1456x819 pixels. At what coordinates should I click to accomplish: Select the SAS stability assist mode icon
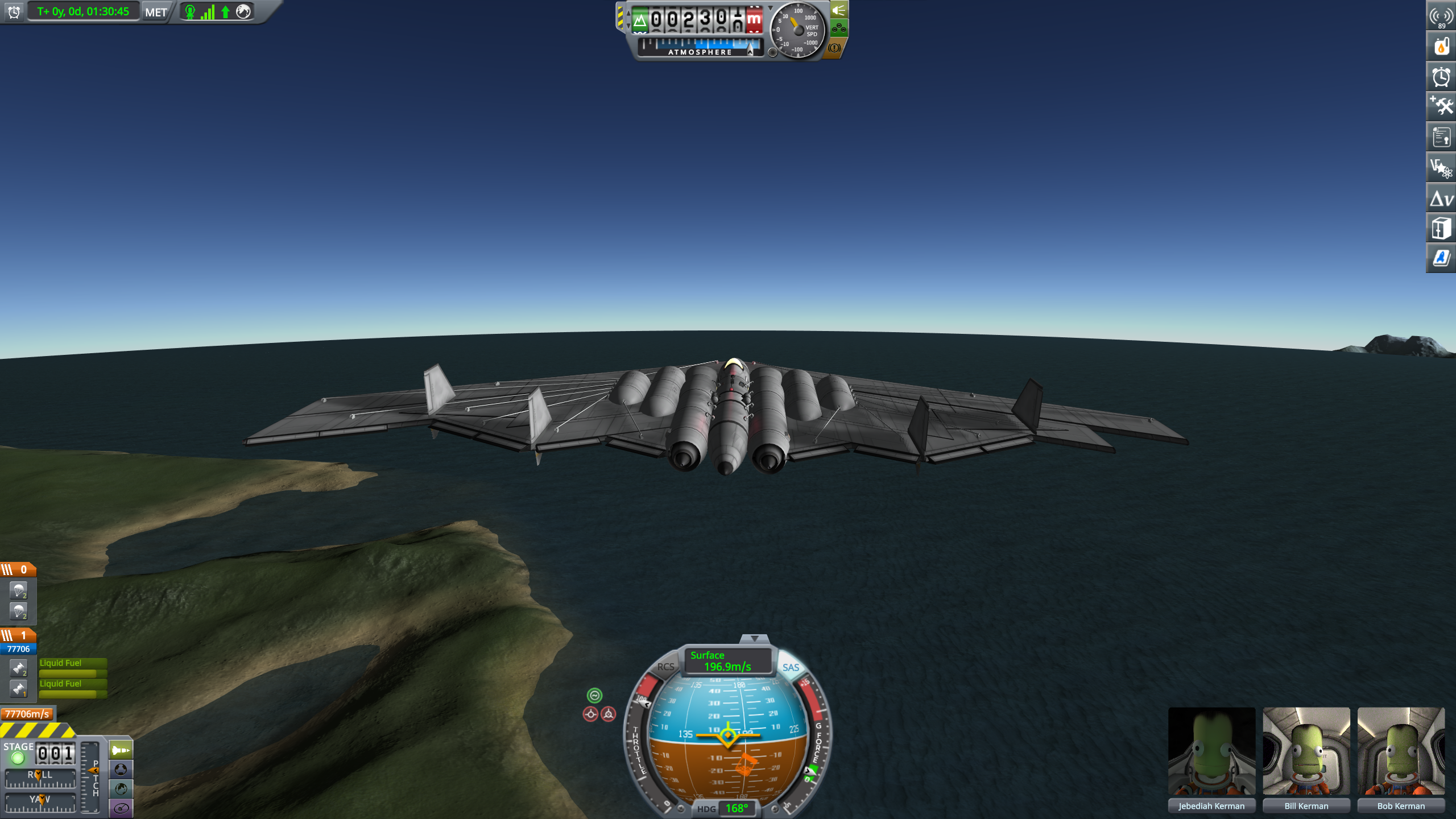[594, 695]
